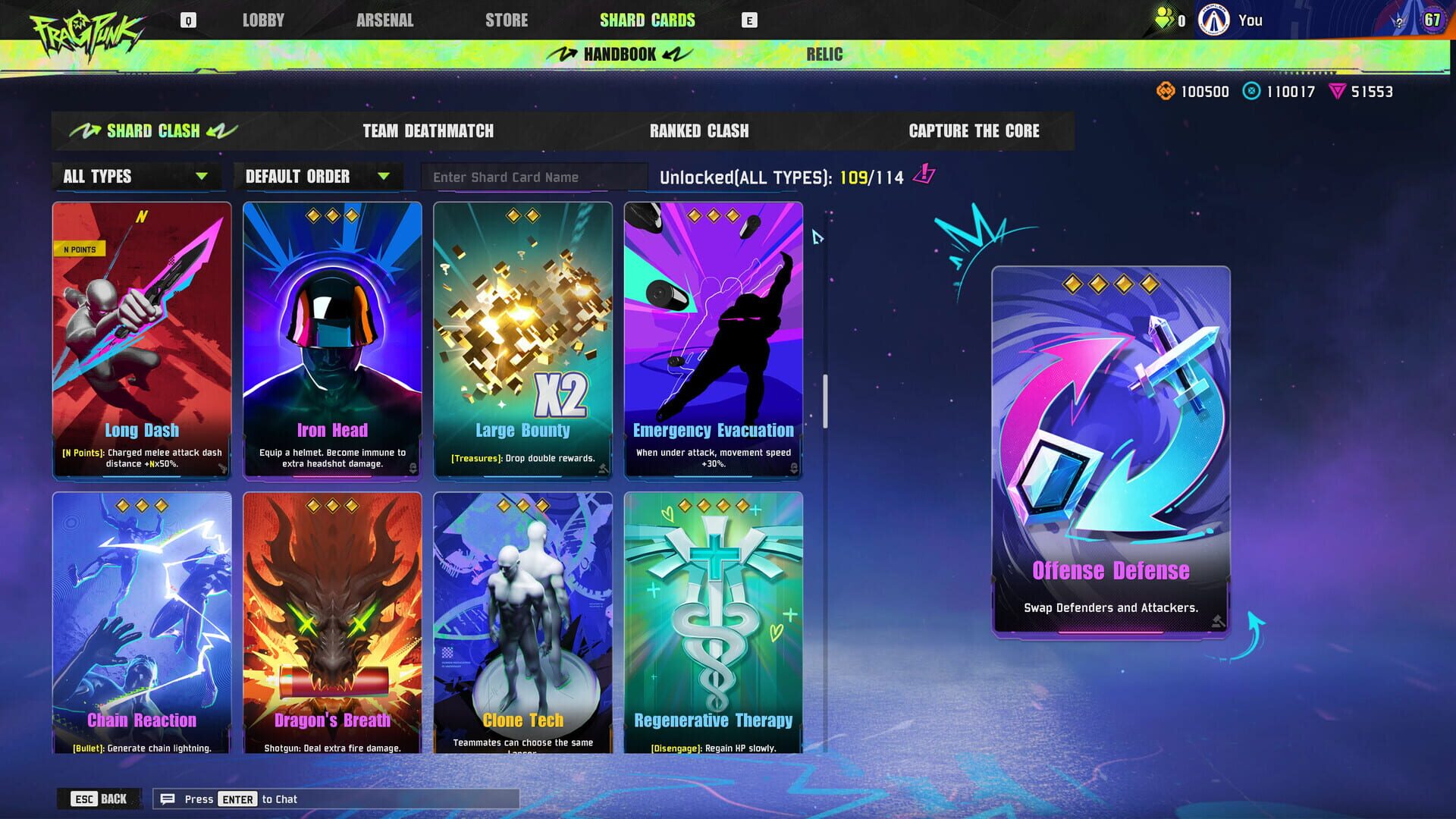Click the ESC Back button
Screen dimensions: 1456x819
point(99,799)
